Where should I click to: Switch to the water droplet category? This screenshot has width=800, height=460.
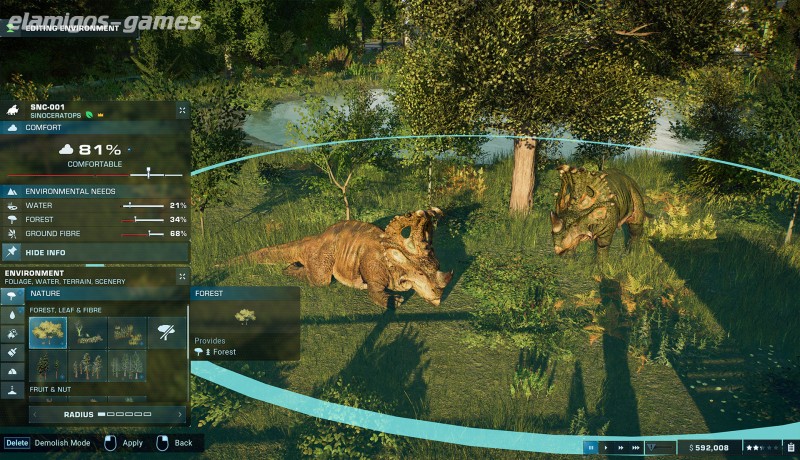coord(12,314)
